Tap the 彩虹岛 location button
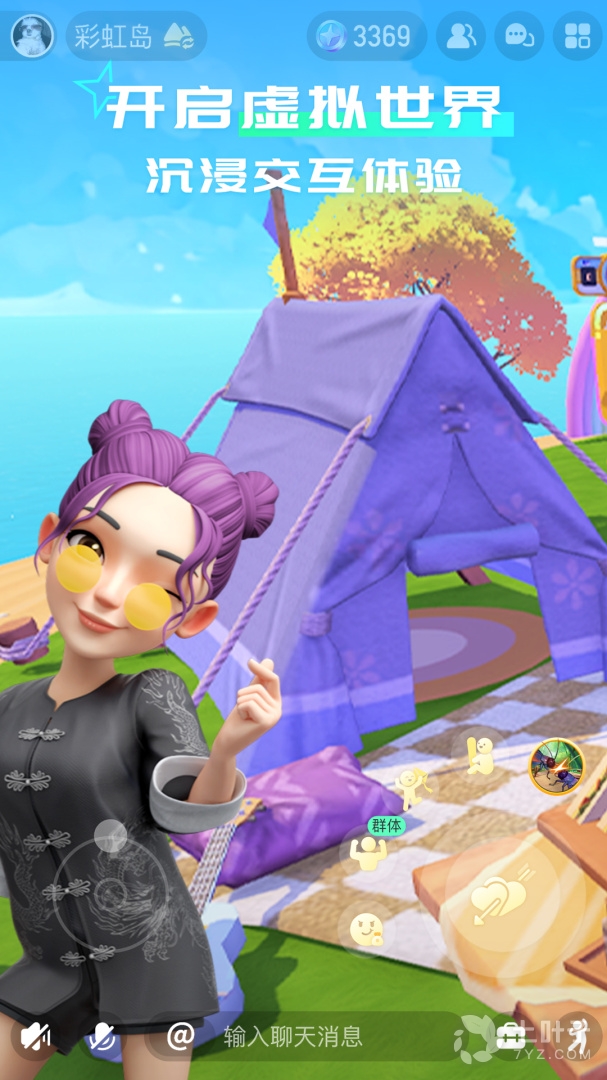607x1080 pixels. [135, 37]
